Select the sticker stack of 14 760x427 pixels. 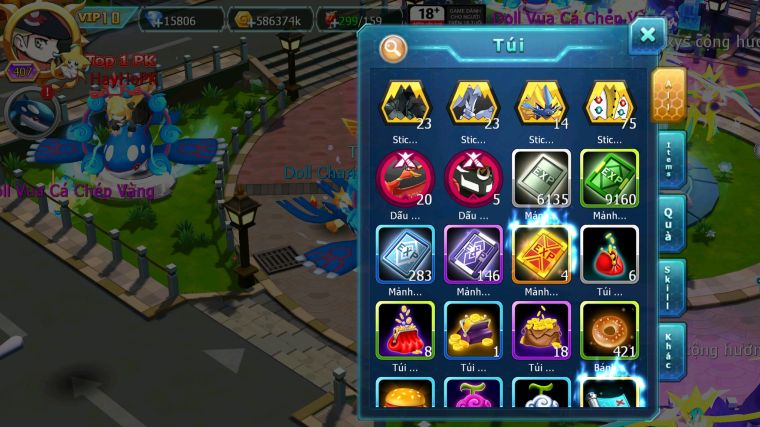[x=541, y=102]
